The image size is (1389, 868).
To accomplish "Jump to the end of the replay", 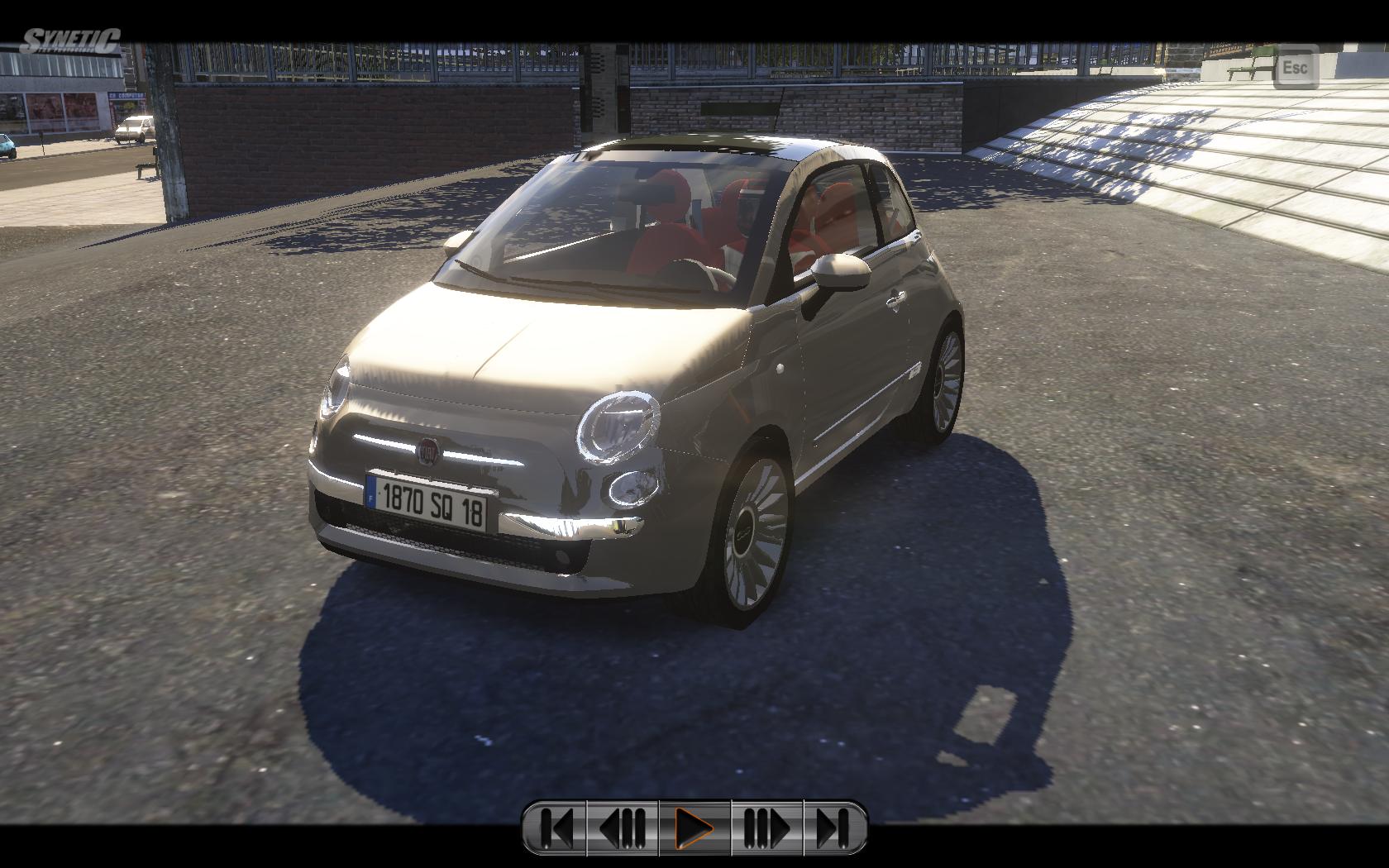I will click(834, 827).
